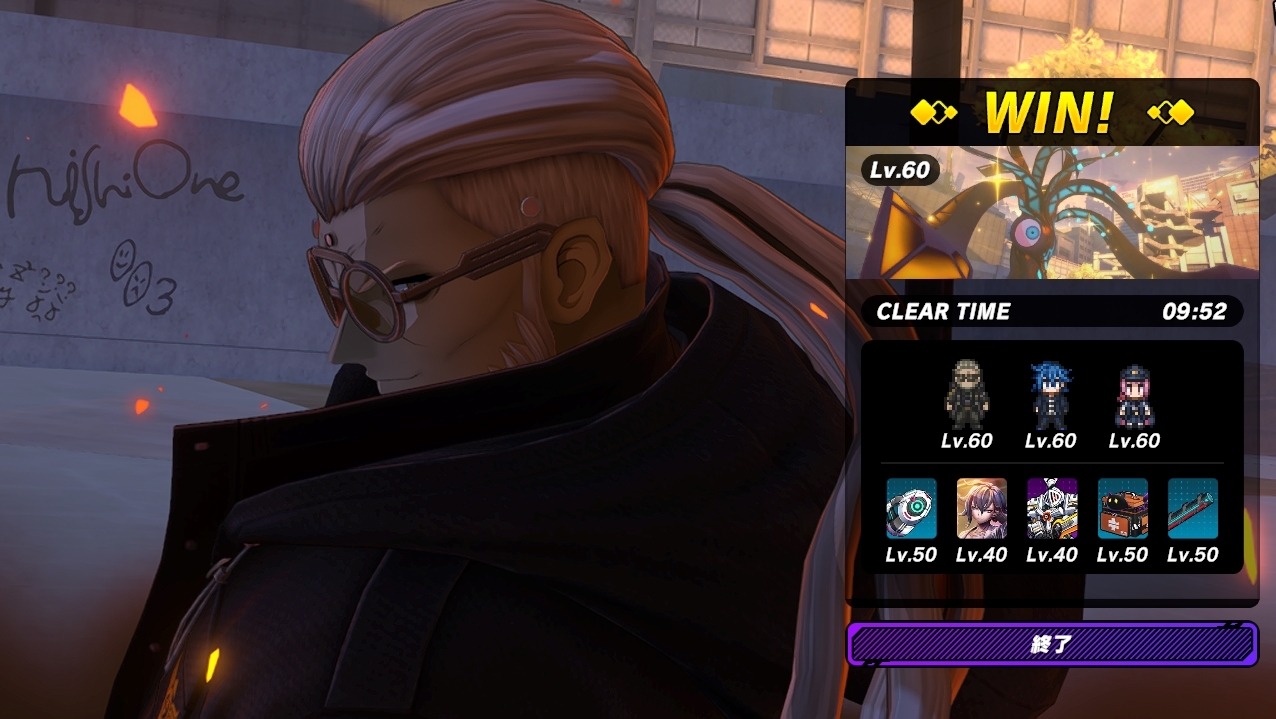Select the Lv.60 stage preview thumbnail
This screenshot has width=1276, height=719.
pos(1051,213)
